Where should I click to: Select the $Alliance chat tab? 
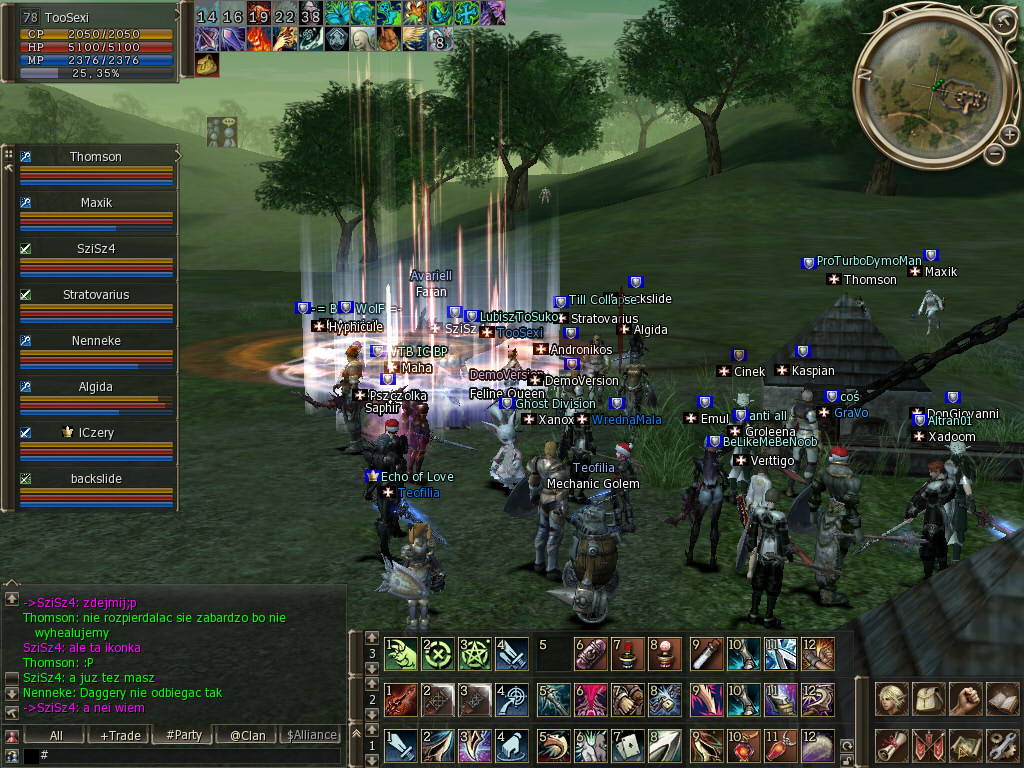(312, 735)
